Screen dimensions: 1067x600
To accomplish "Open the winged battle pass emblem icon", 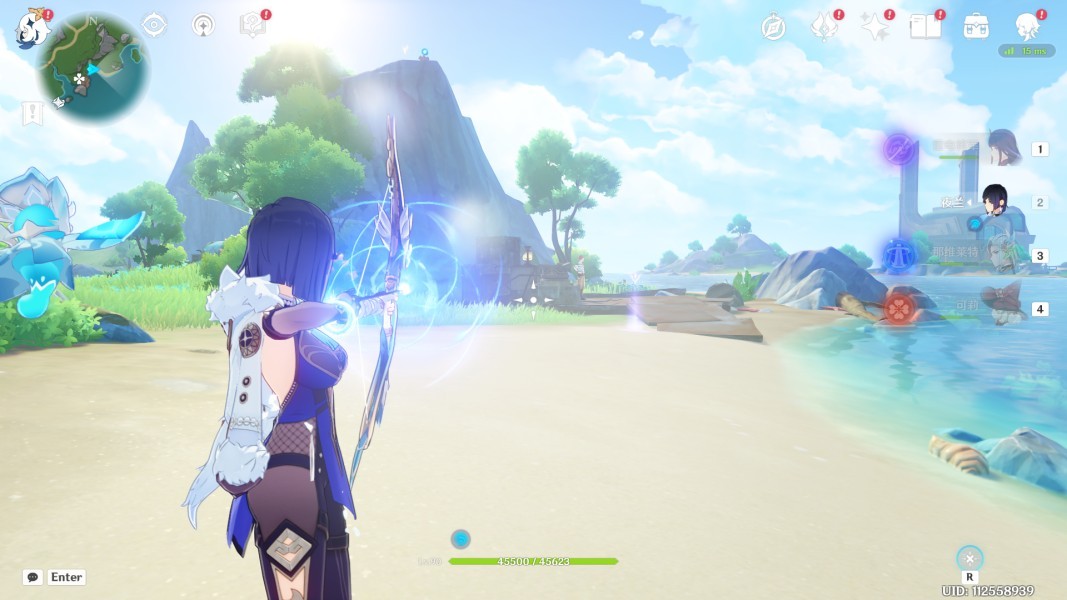I will point(823,27).
